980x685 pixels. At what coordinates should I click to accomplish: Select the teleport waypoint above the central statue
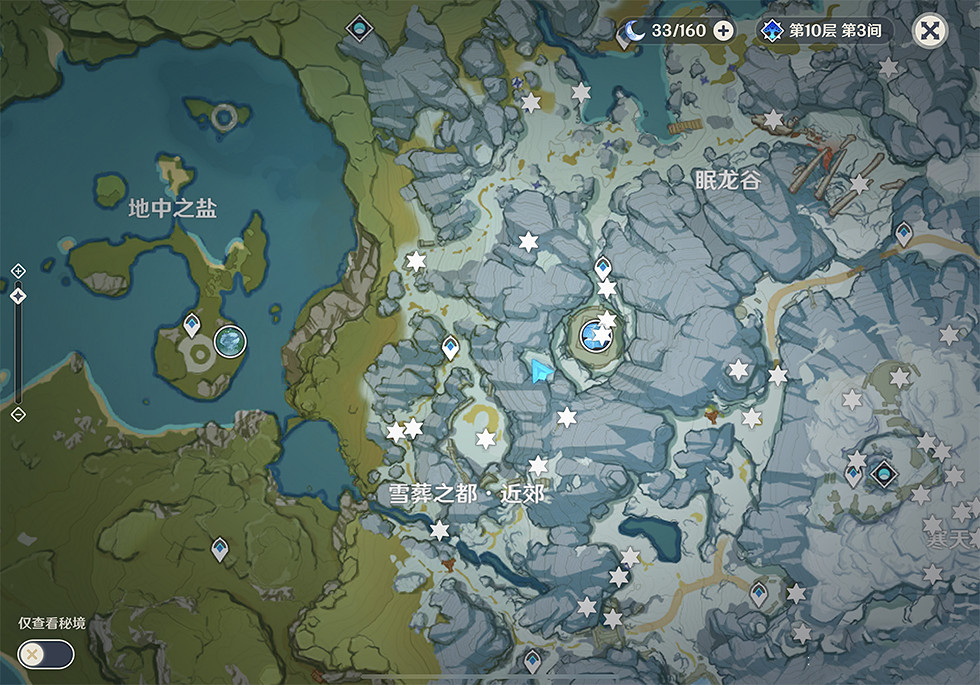tap(602, 267)
